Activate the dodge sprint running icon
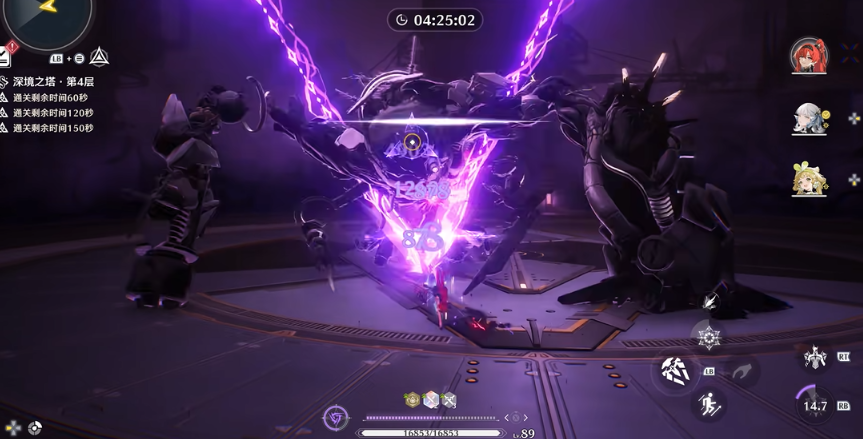 (706, 405)
